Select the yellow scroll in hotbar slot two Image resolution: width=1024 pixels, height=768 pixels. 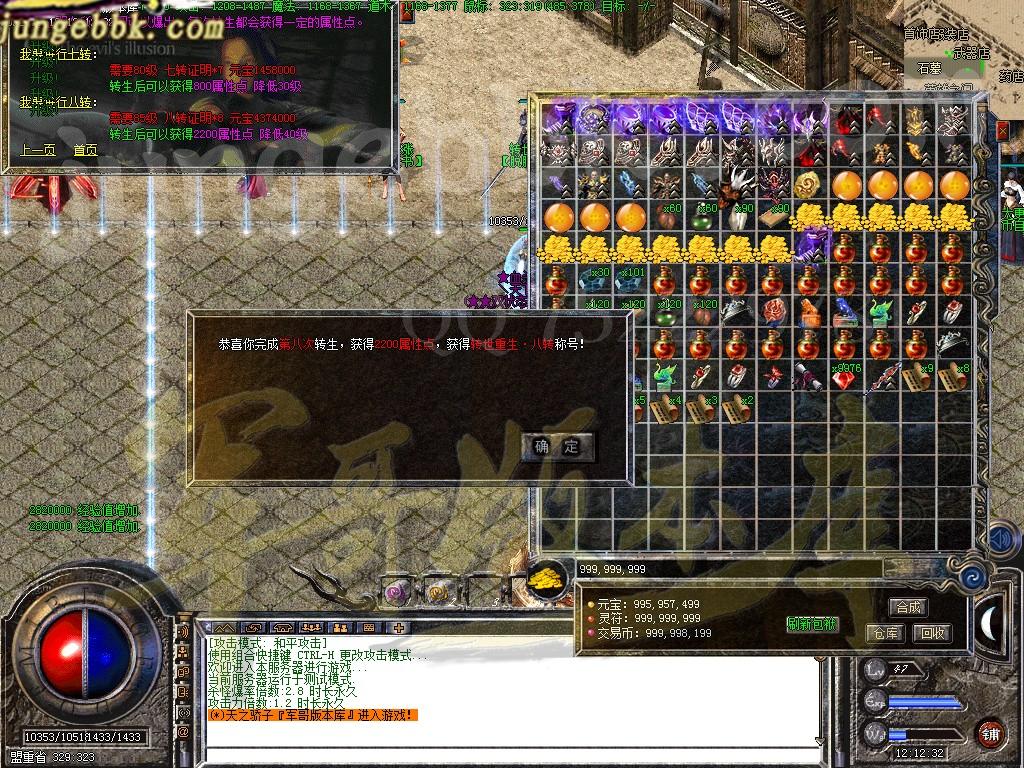438,591
